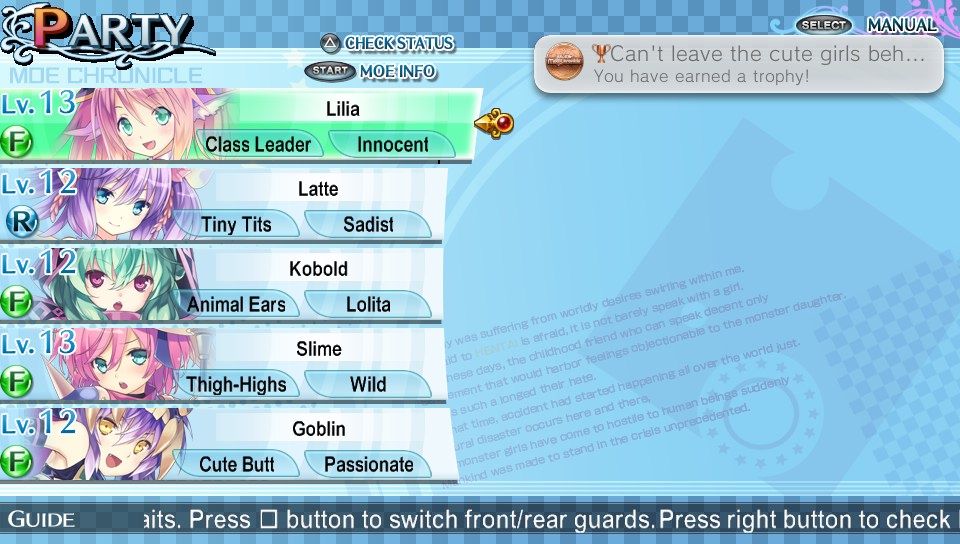Select Slime's Wild trait tag
The width and height of the screenshot is (960, 544).
tap(368, 385)
